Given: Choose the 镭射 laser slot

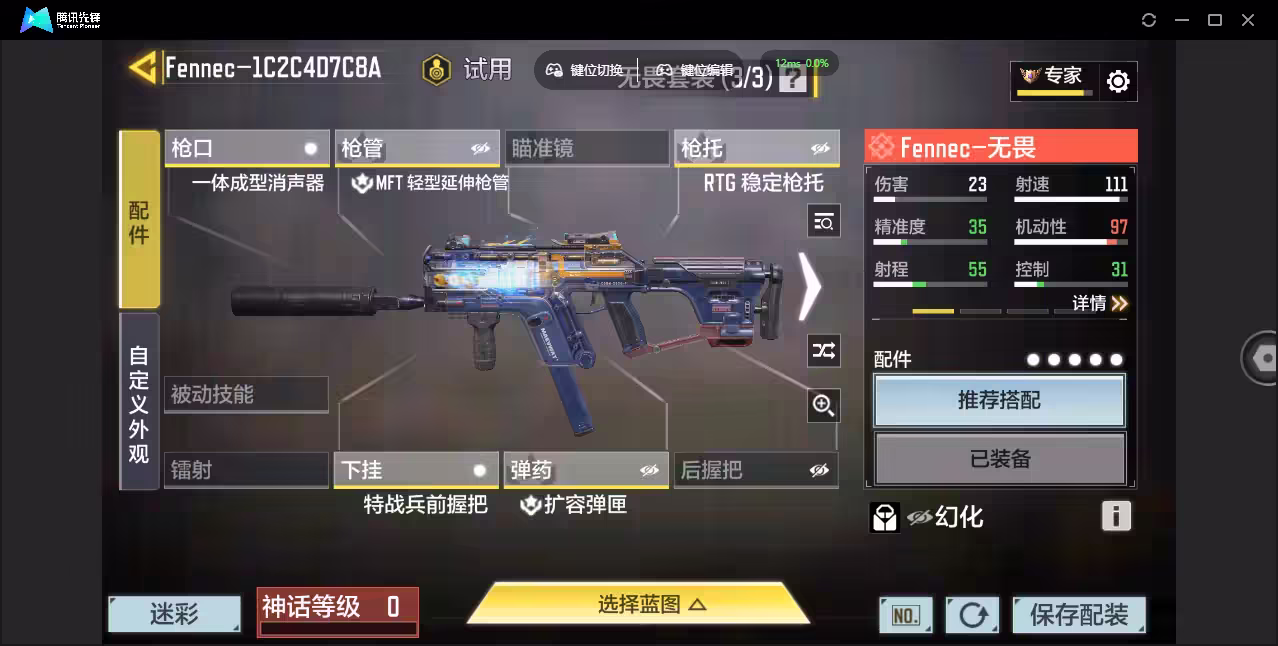Looking at the screenshot, I should [246, 470].
